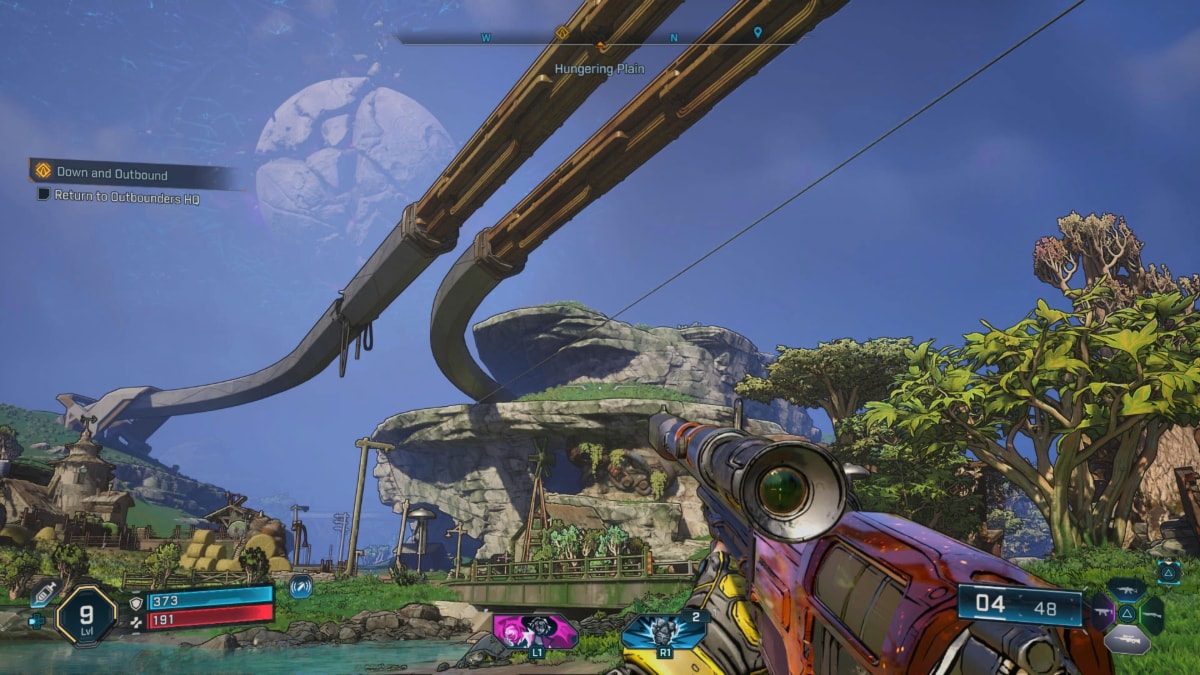1200x675 pixels.
Task: Trigger the blue ordnance ability icon
Action: click(664, 632)
